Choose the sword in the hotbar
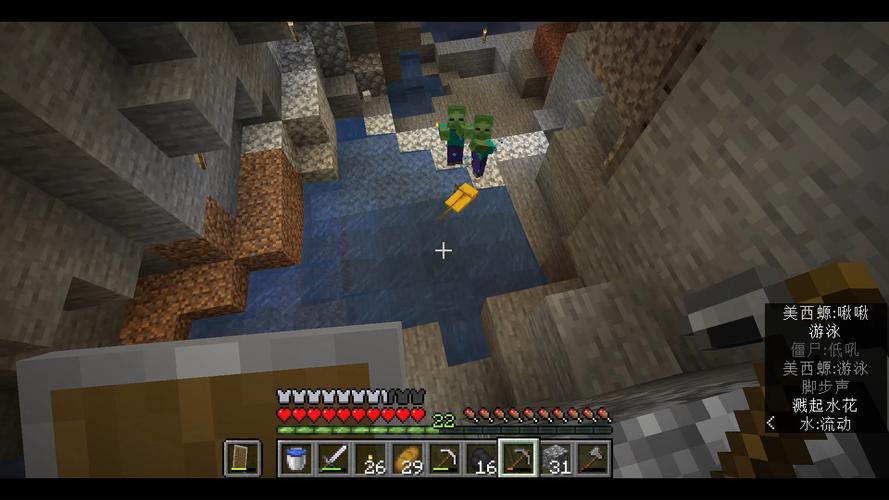This screenshot has width=889, height=500. pos(333,458)
